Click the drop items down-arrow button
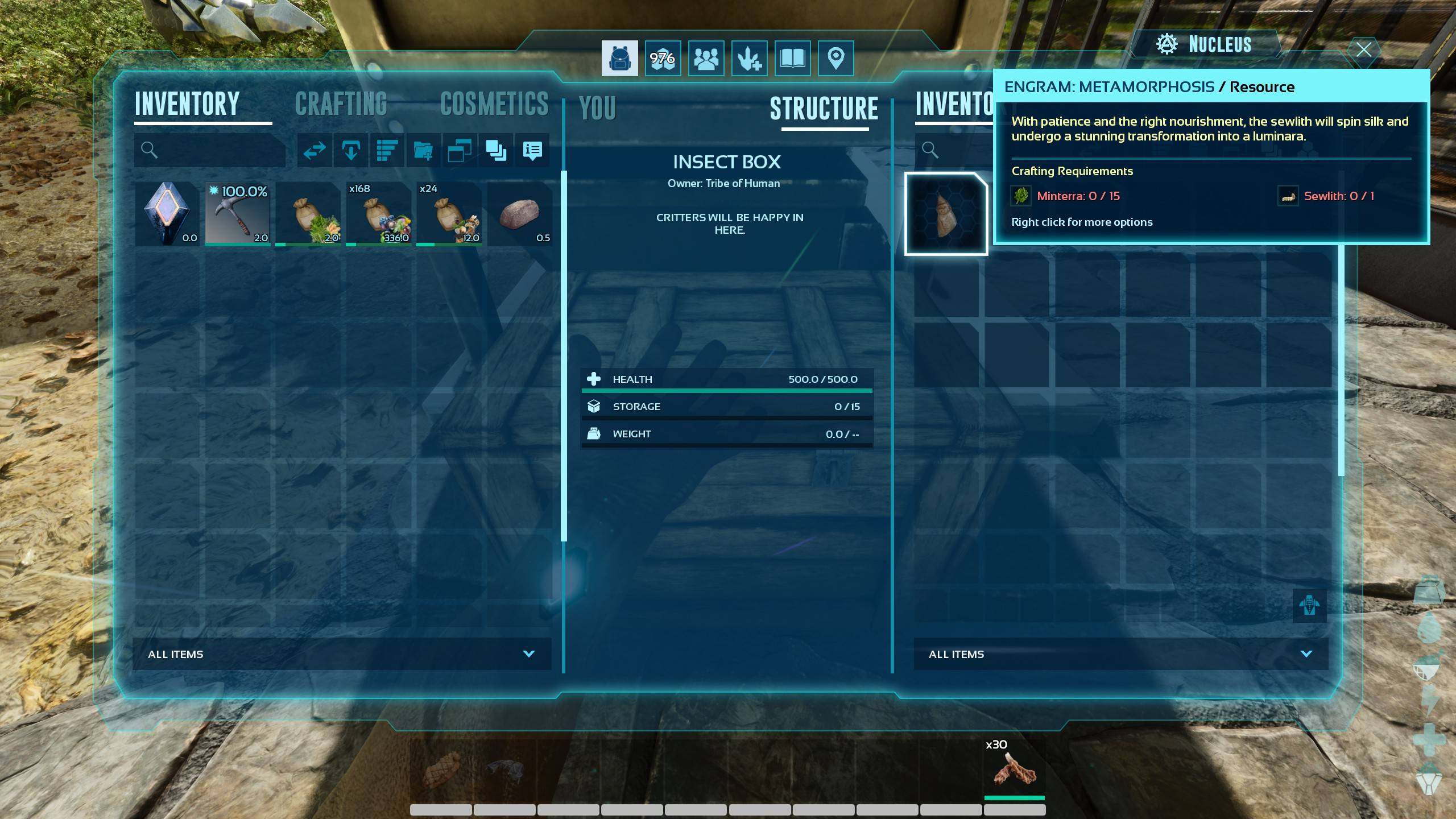1456x819 pixels. 350,150
